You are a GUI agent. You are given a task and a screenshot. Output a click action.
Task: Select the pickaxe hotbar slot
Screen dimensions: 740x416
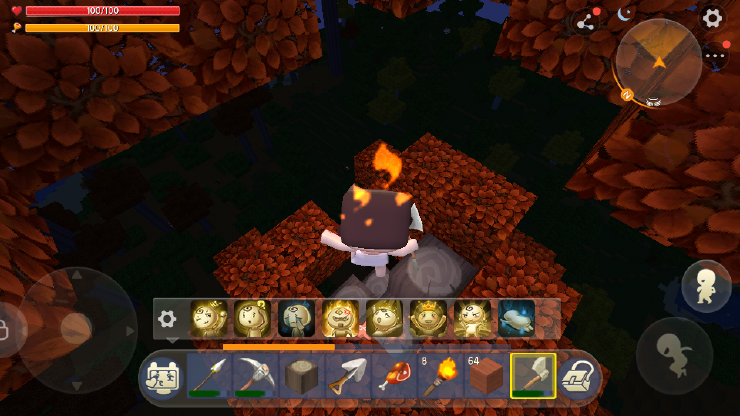coord(253,377)
